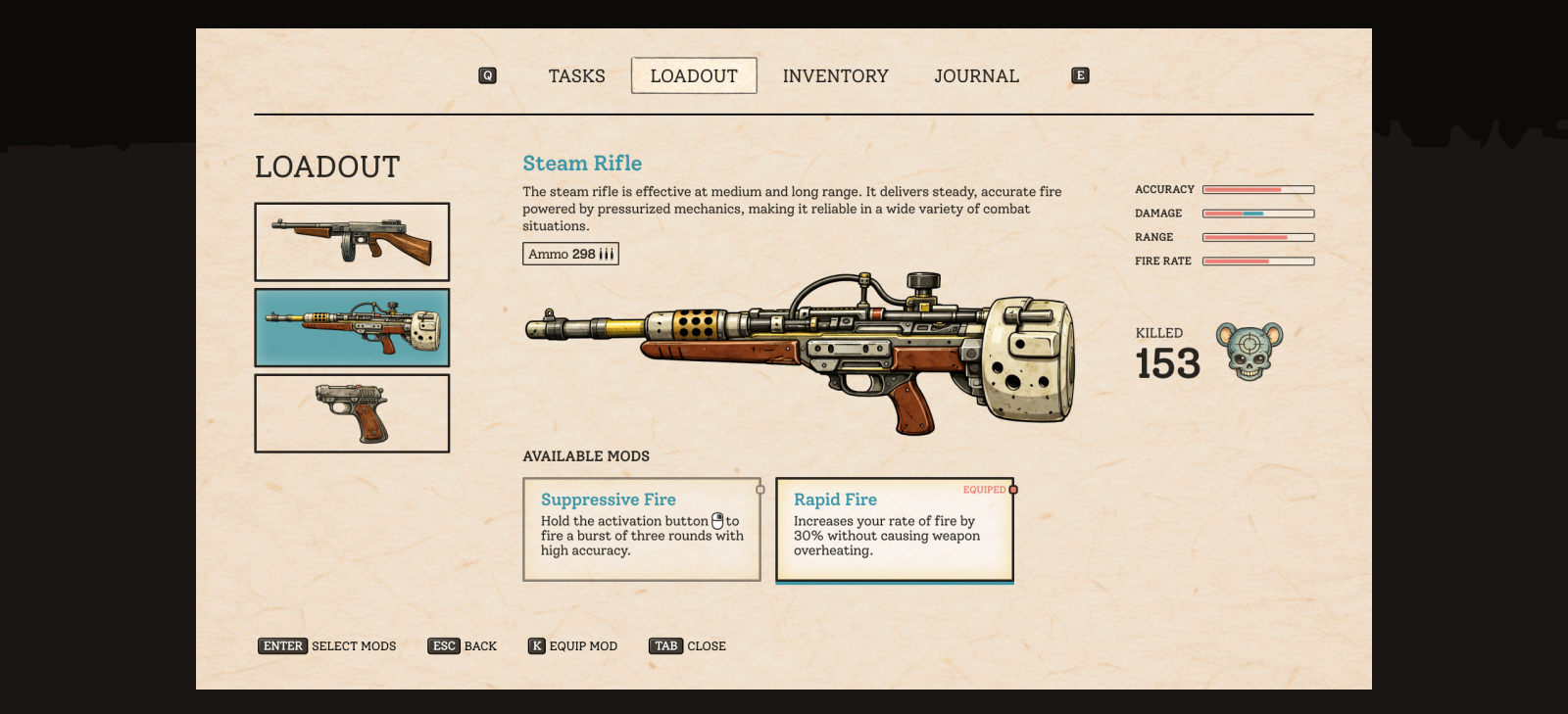Click the Q hotkey icon beside Tasks
Image resolution: width=1568 pixels, height=714 pixels.
point(488,75)
